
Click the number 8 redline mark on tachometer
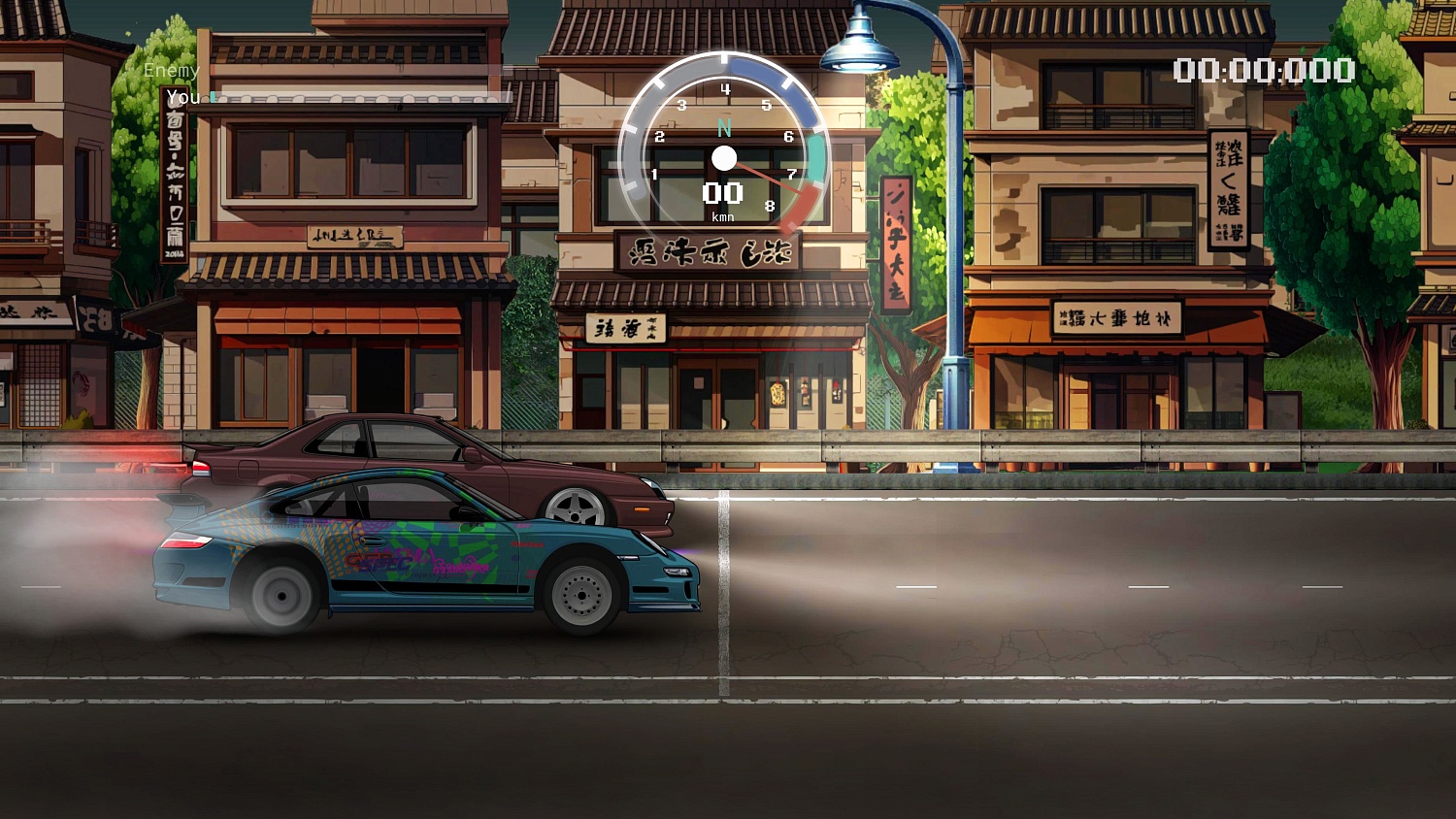pos(770,205)
